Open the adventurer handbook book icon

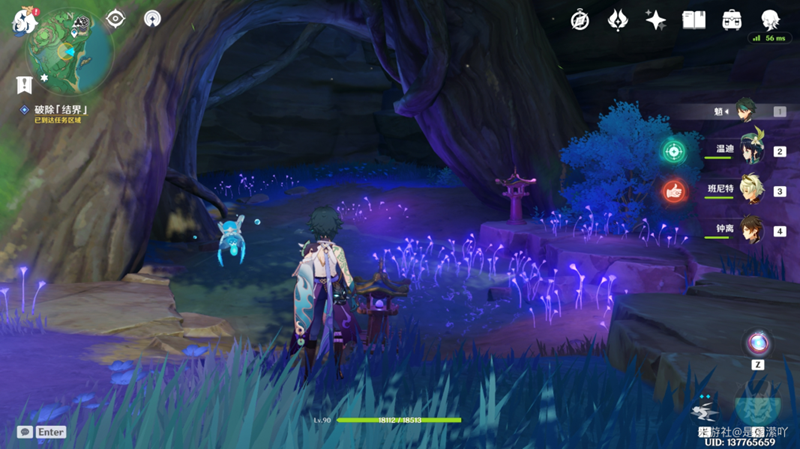pyautogui.click(x=694, y=19)
